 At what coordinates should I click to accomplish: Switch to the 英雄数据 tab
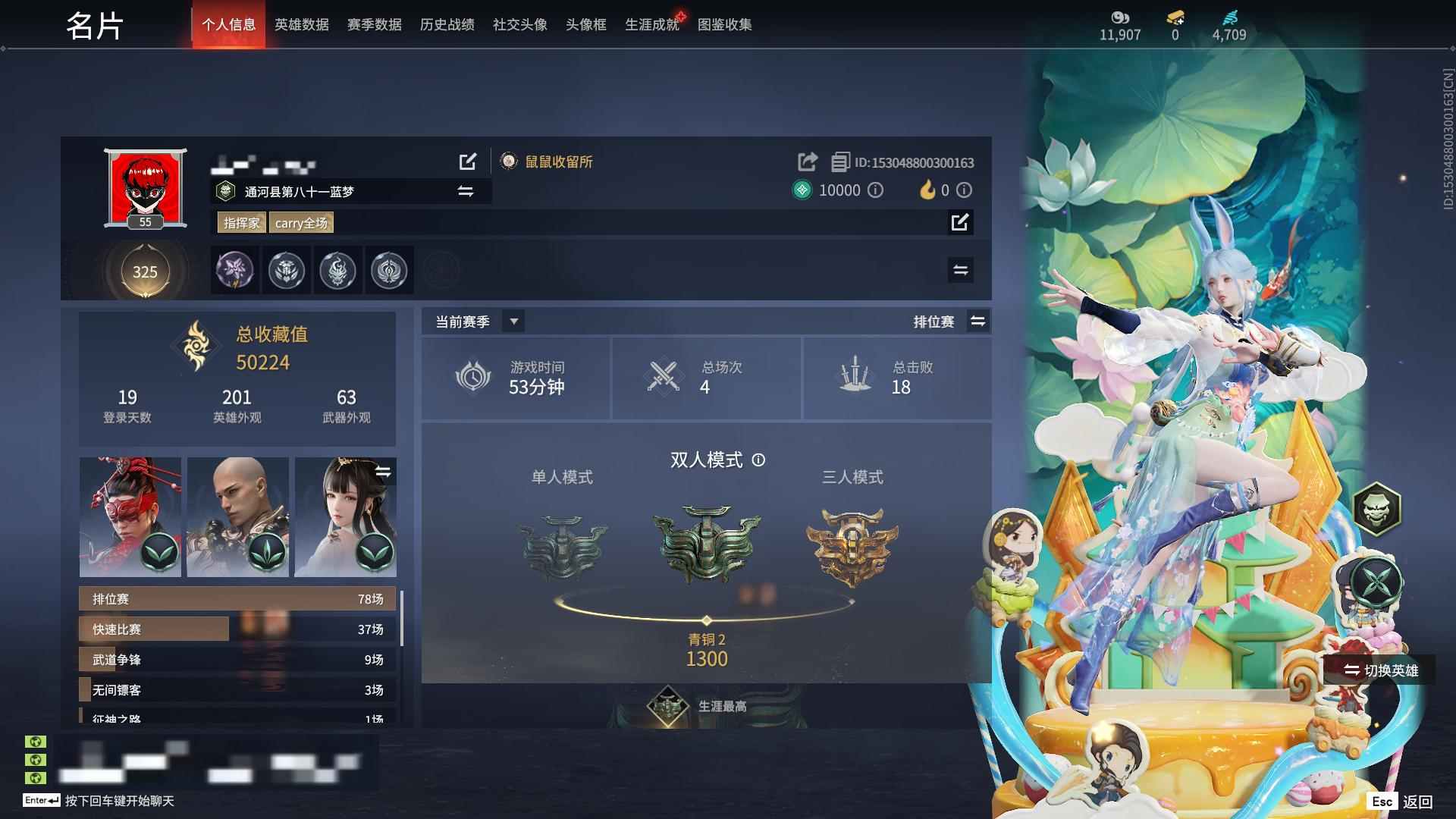(300, 24)
